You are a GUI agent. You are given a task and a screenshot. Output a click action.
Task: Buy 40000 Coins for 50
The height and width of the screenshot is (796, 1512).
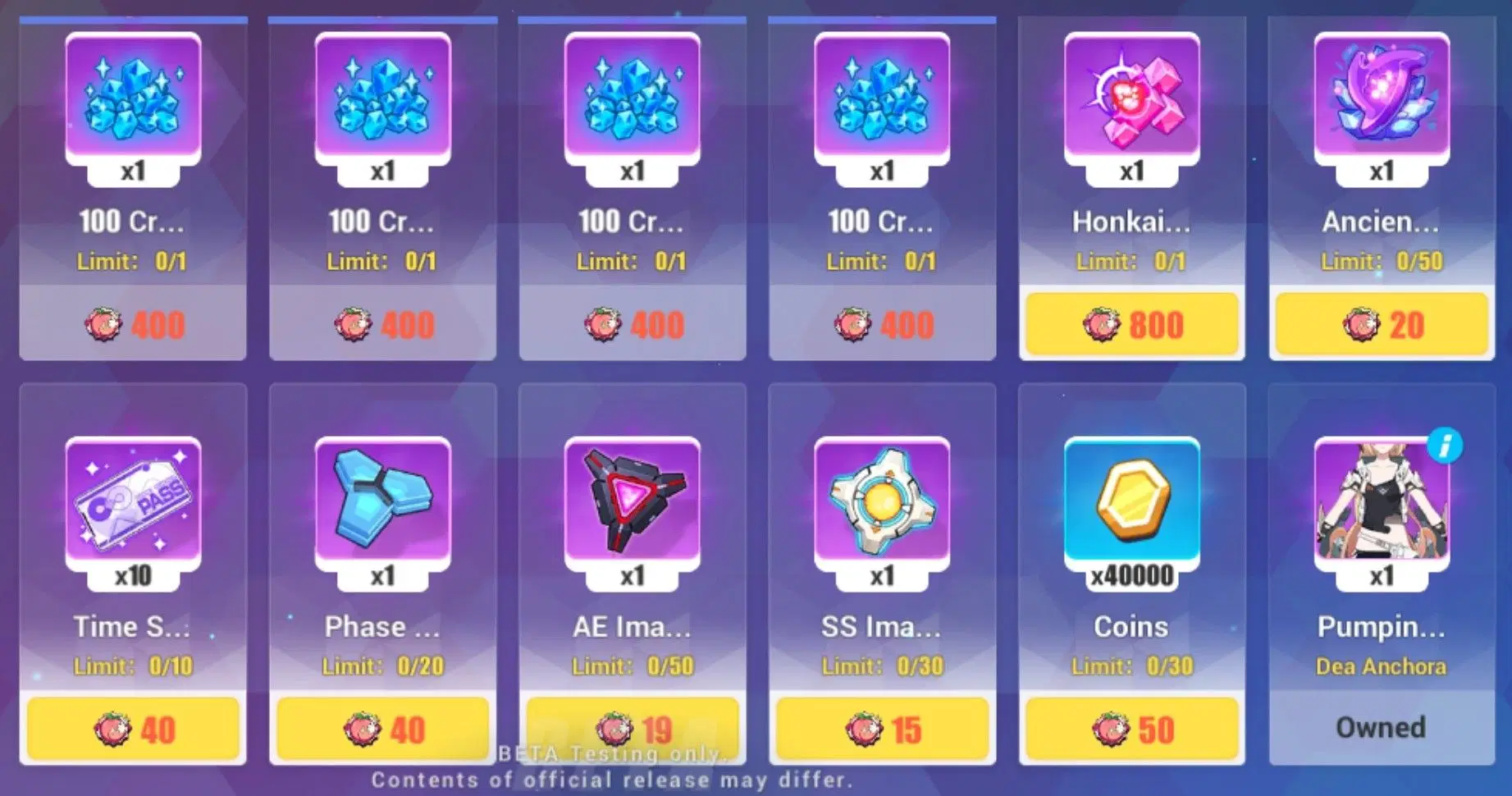(1131, 728)
